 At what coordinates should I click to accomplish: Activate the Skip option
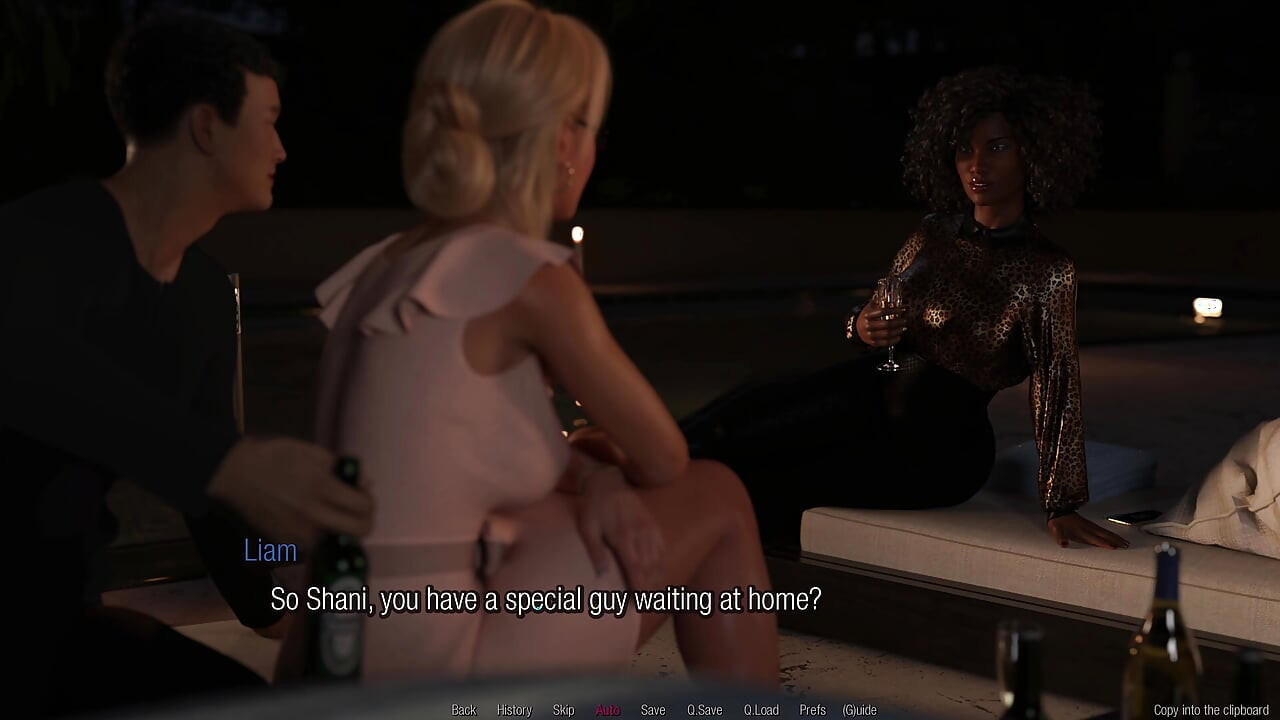click(x=563, y=710)
